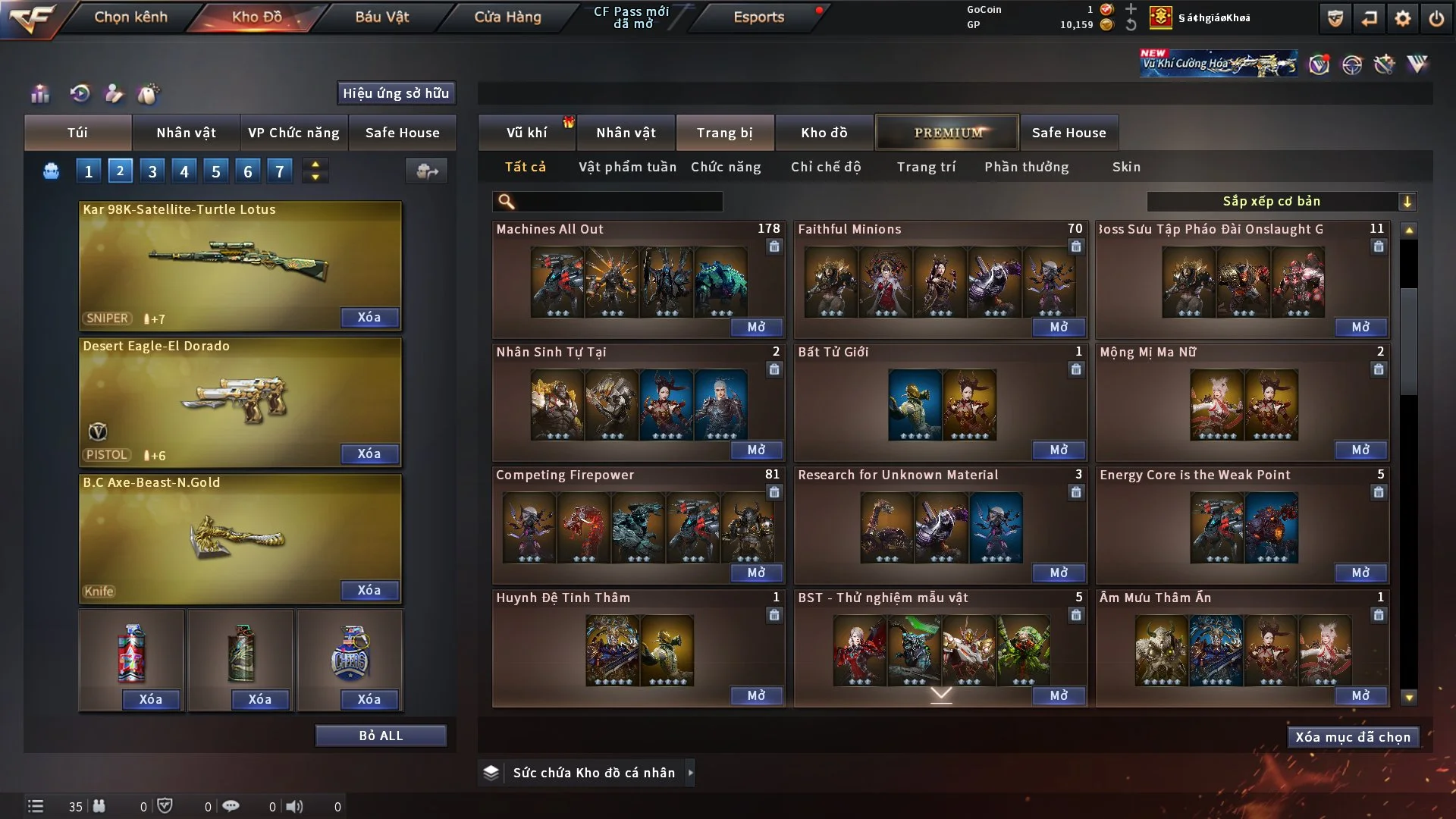Open the statistics bar-chart icon above Túi tab

39,93
